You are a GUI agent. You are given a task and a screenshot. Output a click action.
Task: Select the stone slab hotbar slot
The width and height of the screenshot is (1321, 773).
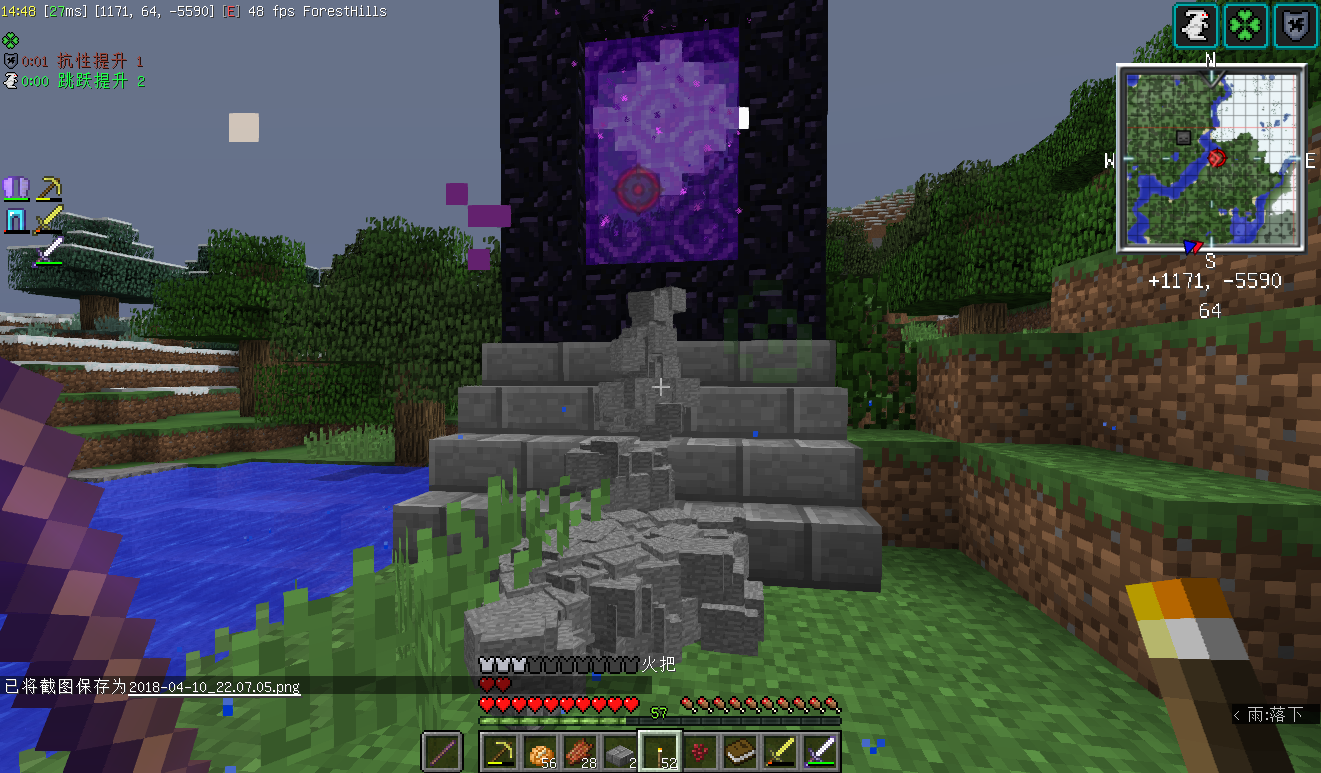(620, 751)
